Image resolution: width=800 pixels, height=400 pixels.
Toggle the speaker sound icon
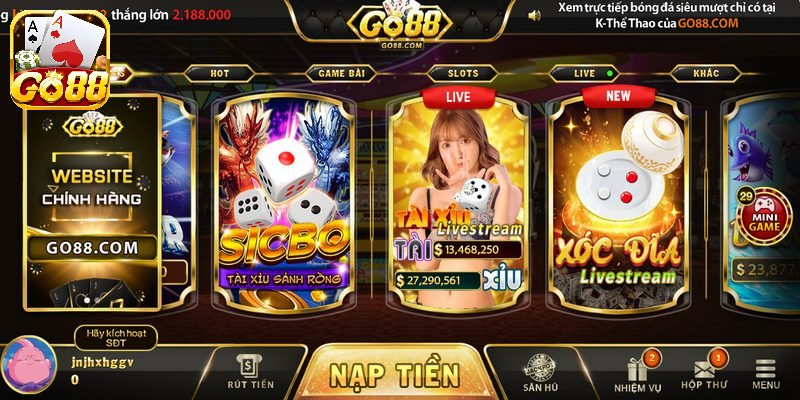(x=534, y=15)
